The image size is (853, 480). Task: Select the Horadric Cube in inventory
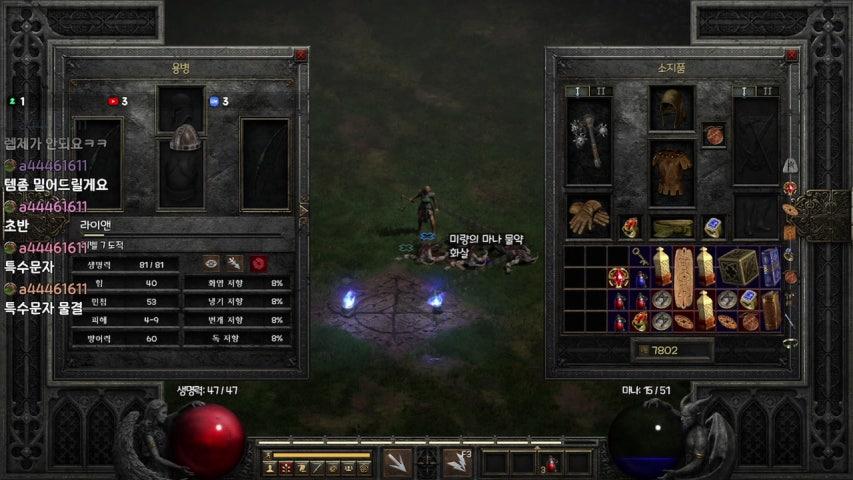[738, 266]
